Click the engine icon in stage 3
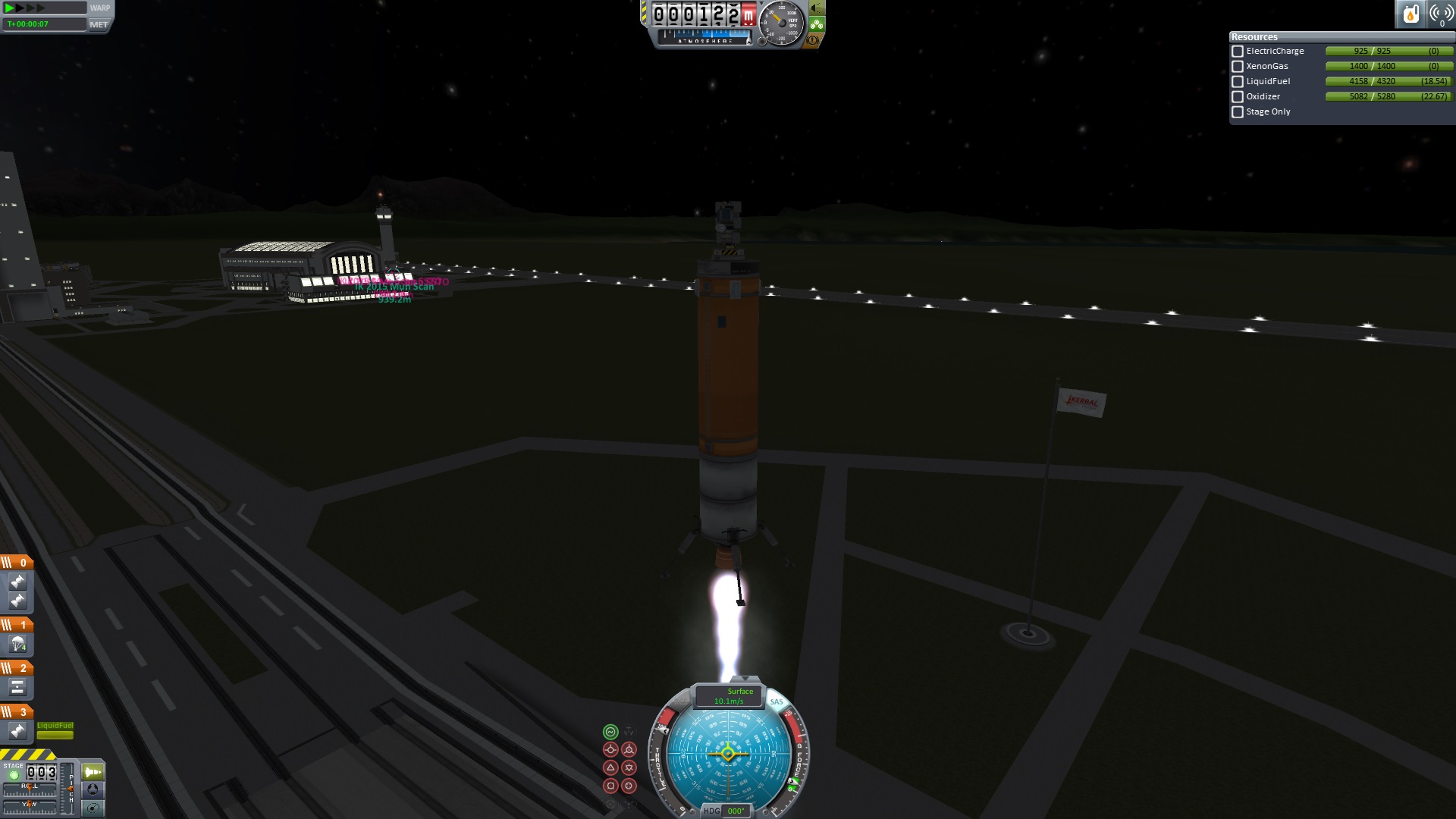1456x819 pixels. pos(17,731)
